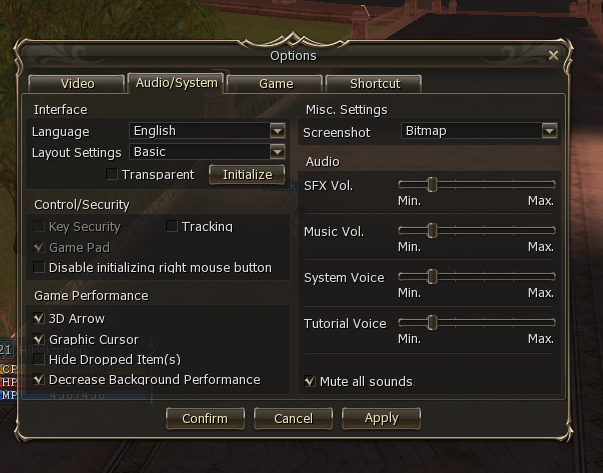The width and height of the screenshot is (603, 473).
Task: Tick Disable initializing right mouse button
Action: coord(39,268)
